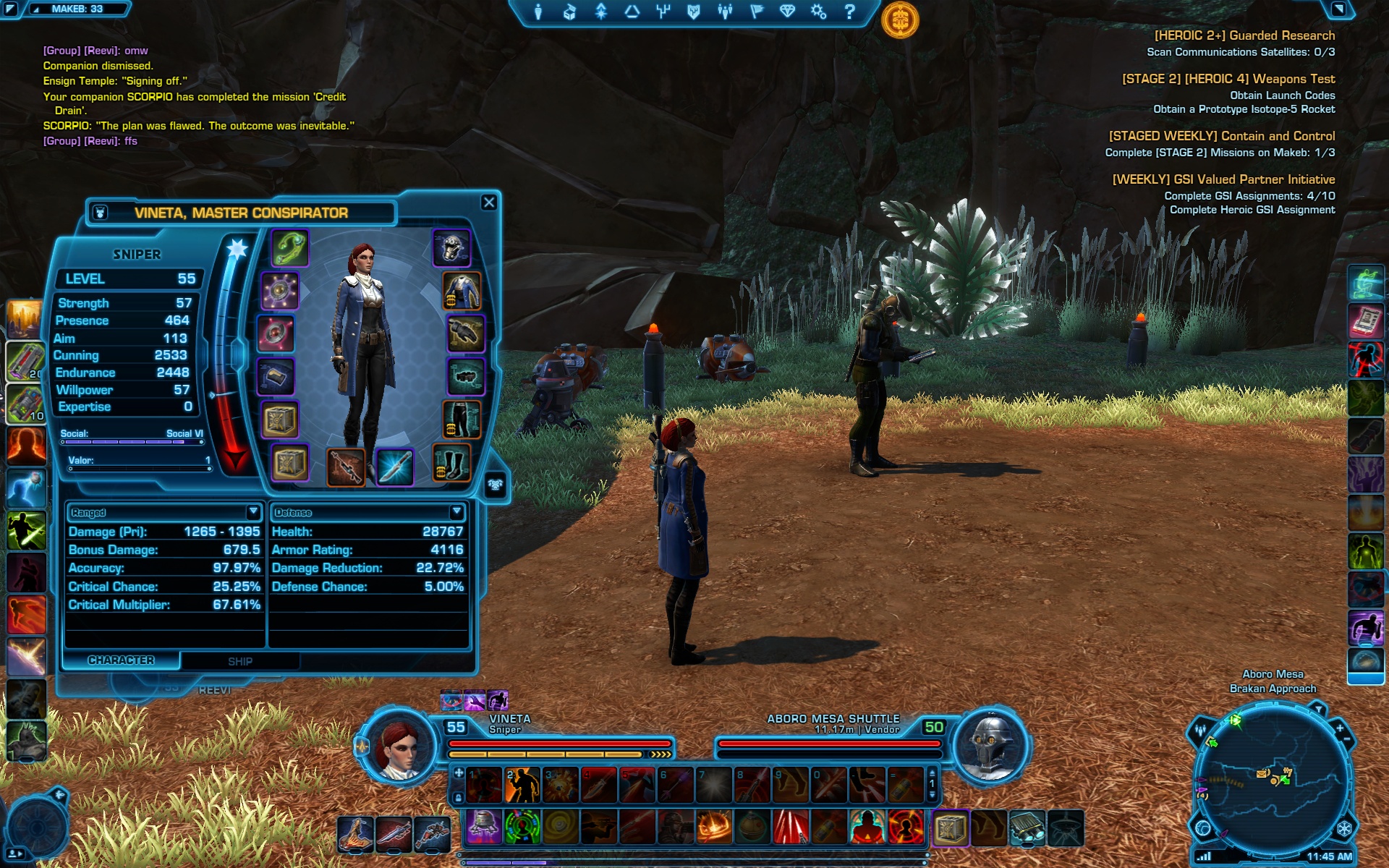Screen dimensions: 1389x868
Task: Switch to the Ship tab
Action: click(240, 661)
